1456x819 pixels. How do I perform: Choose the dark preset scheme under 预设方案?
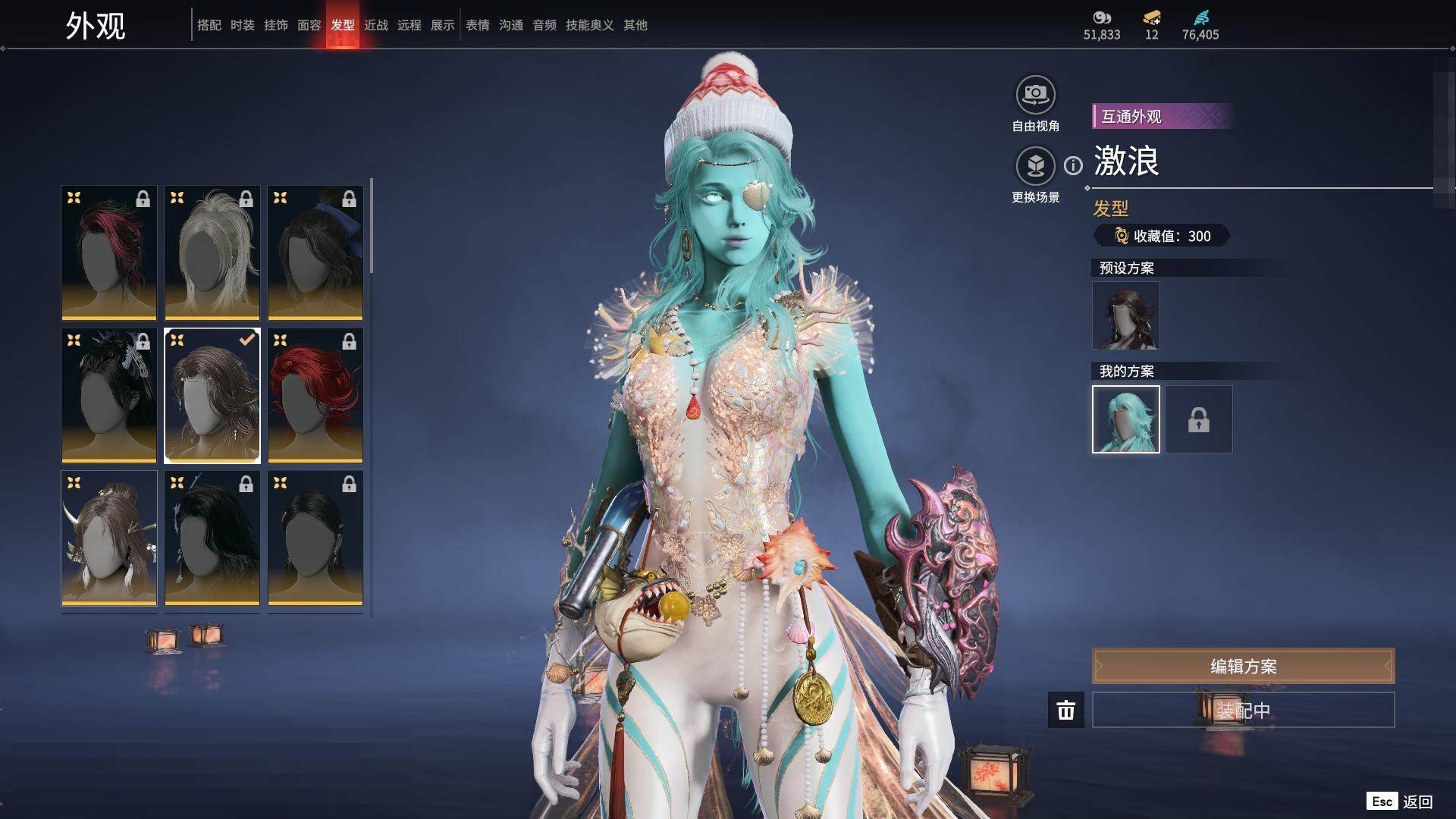(x=1125, y=315)
